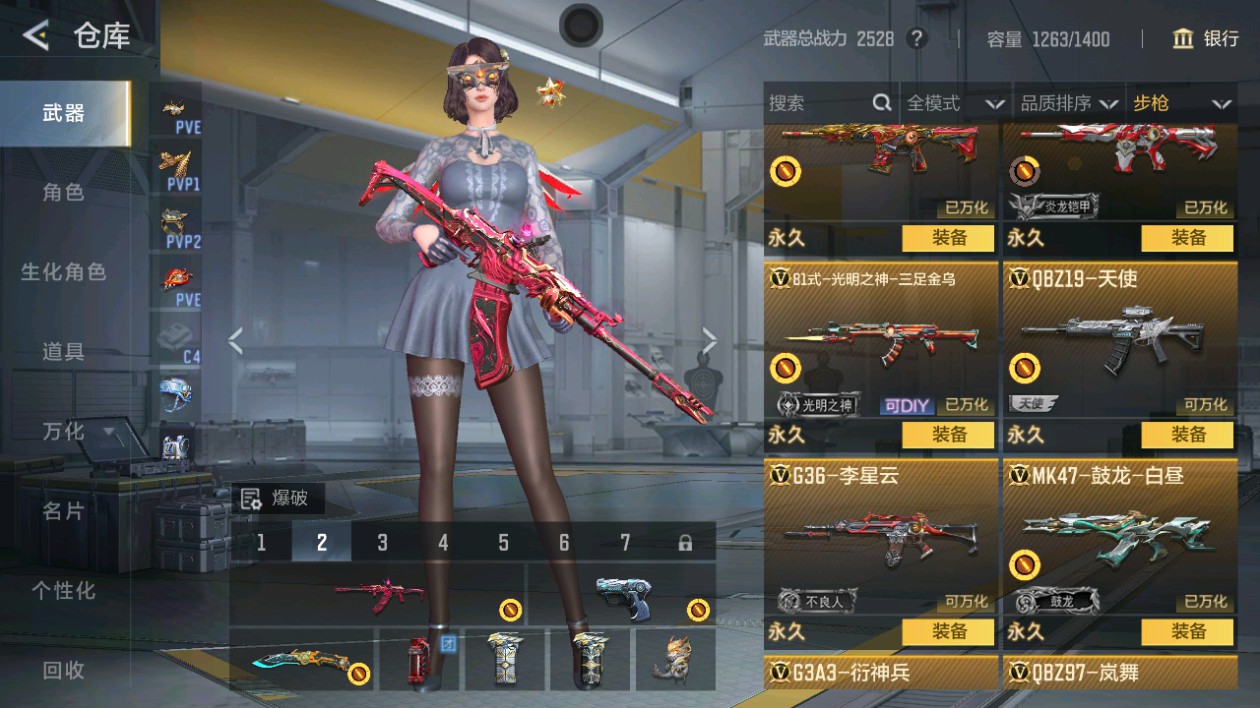Open the 名片 section
The width and height of the screenshot is (1260, 708).
(x=63, y=511)
